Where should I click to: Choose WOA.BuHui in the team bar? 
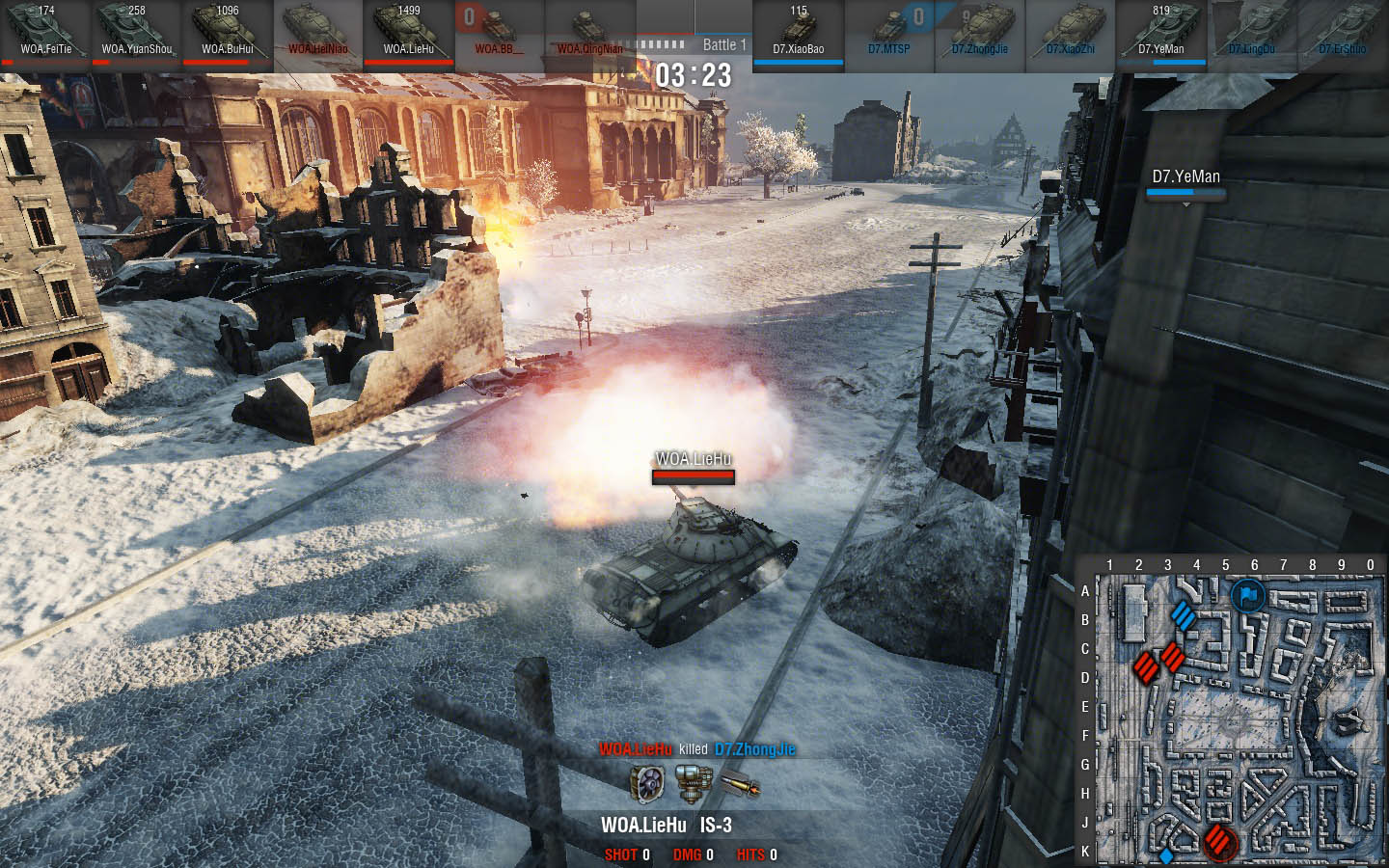(x=227, y=32)
